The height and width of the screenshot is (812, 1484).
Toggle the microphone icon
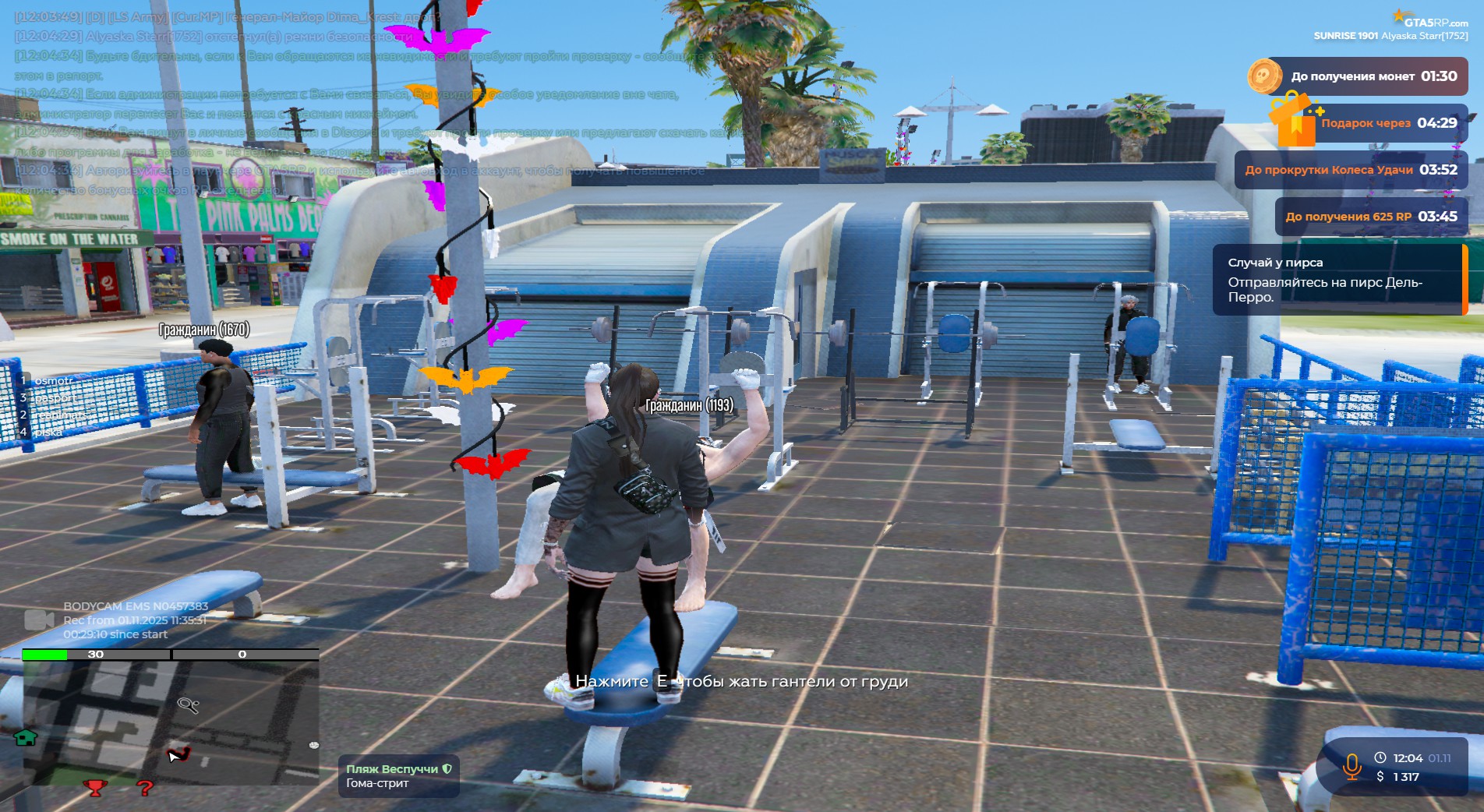1351,767
